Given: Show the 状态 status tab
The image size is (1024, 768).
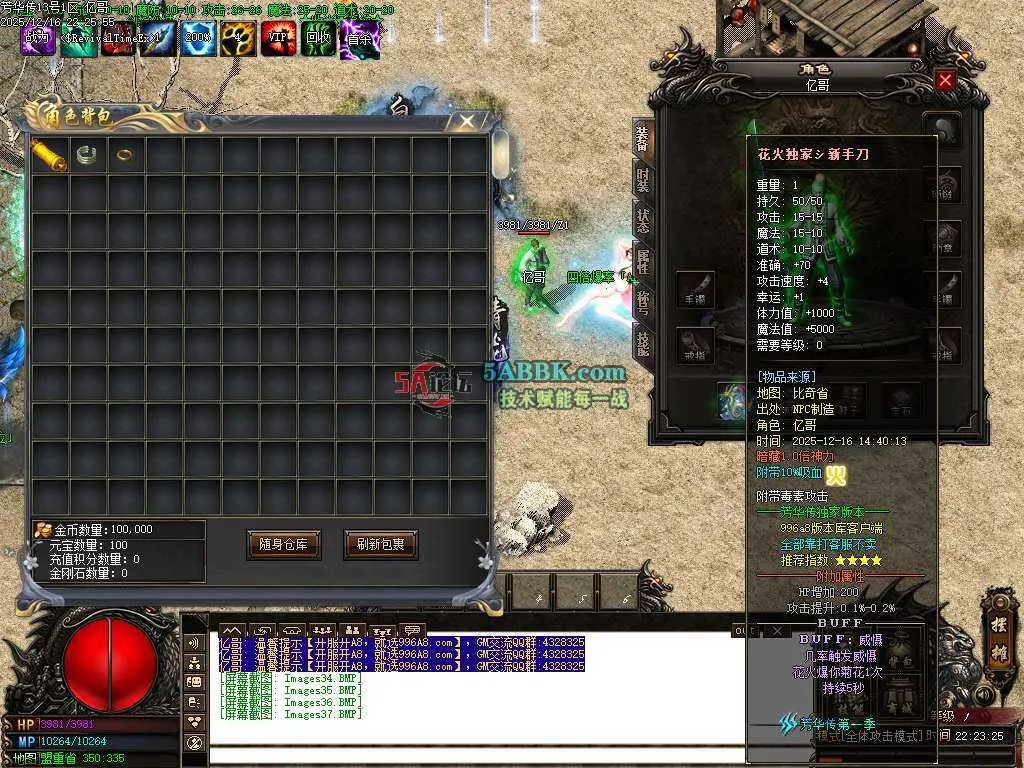Looking at the screenshot, I should [643, 220].
